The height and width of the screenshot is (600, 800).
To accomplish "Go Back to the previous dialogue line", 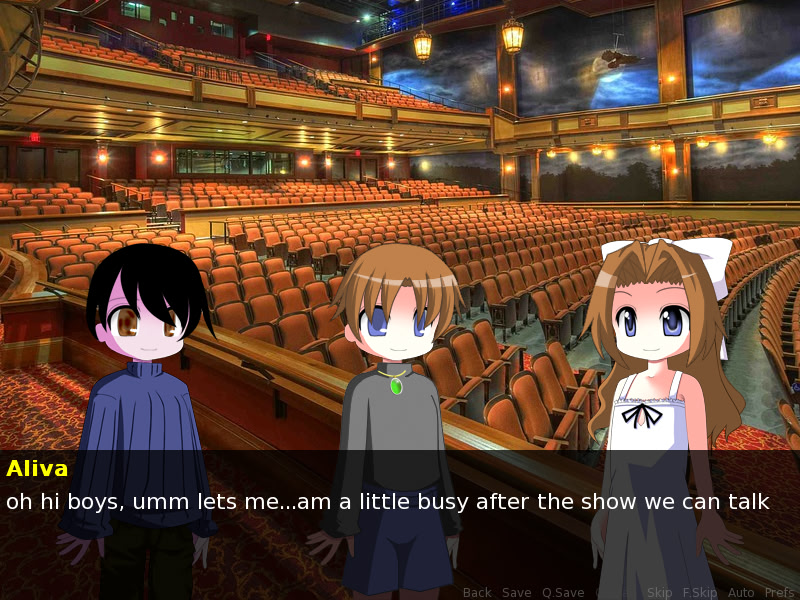I will pyautogui.click(x=477, y=593).
